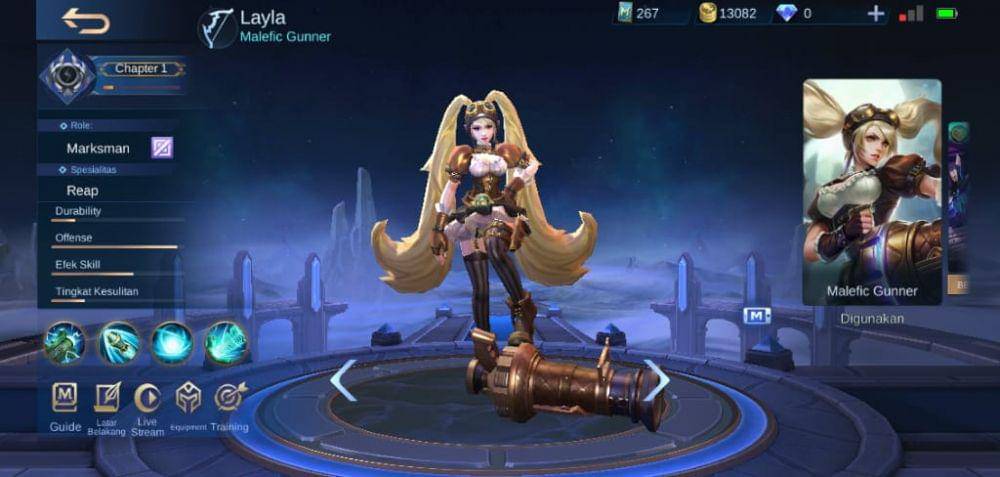Switch to previous hero with left arrow
Viewport: 1000px width, 477px height.
point(343,381)
